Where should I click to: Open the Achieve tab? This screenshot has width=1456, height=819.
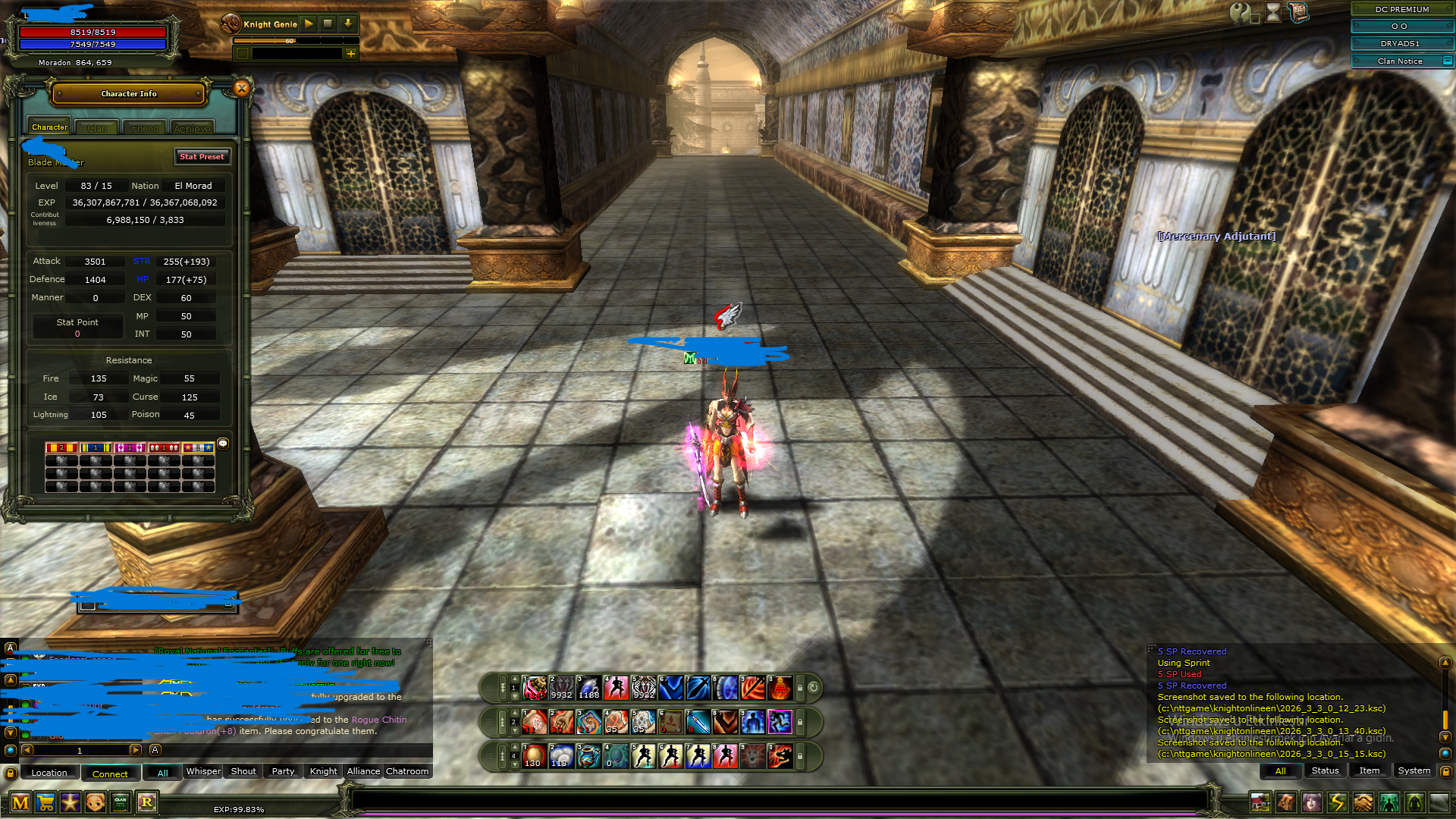point(192,128)
